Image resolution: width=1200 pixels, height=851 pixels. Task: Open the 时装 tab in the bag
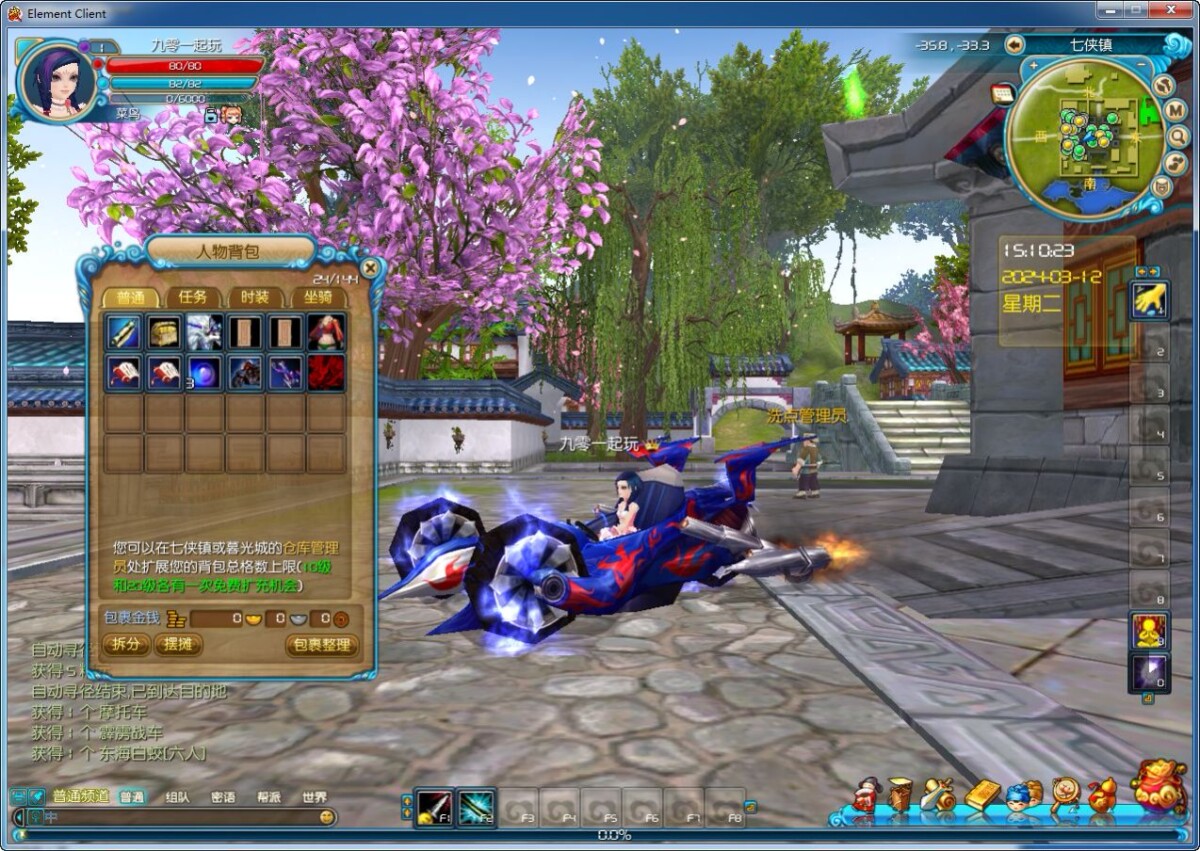click(x=255, y=297)
